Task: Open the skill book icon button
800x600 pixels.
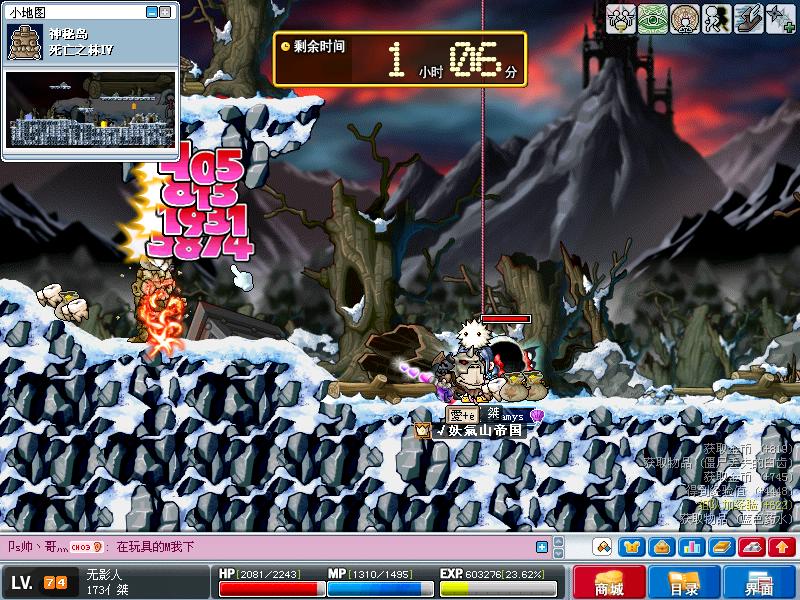Action: tap(721, 547)
